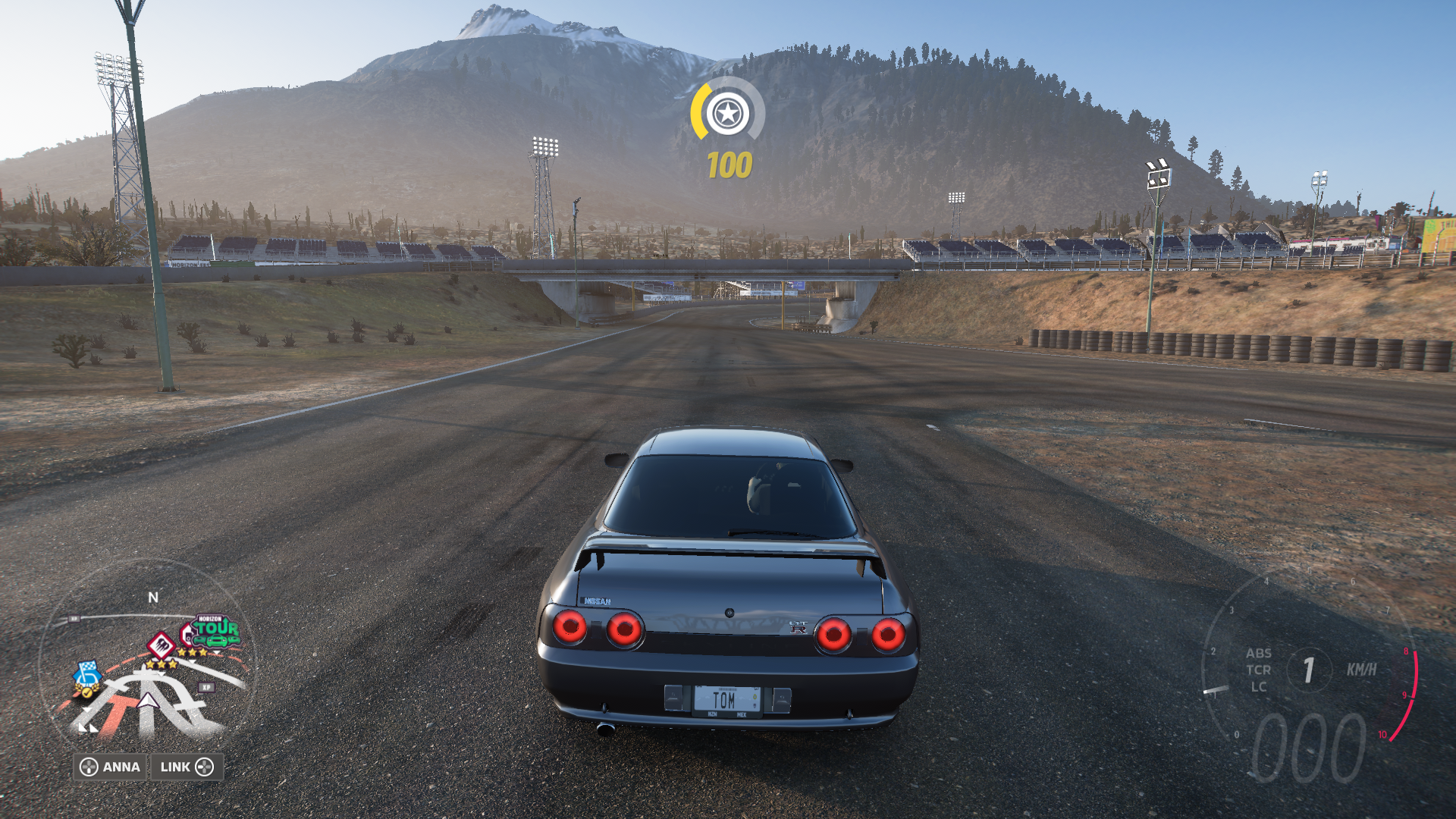
Task: Open the ANNA assistant panel
Action: [110, 767]
